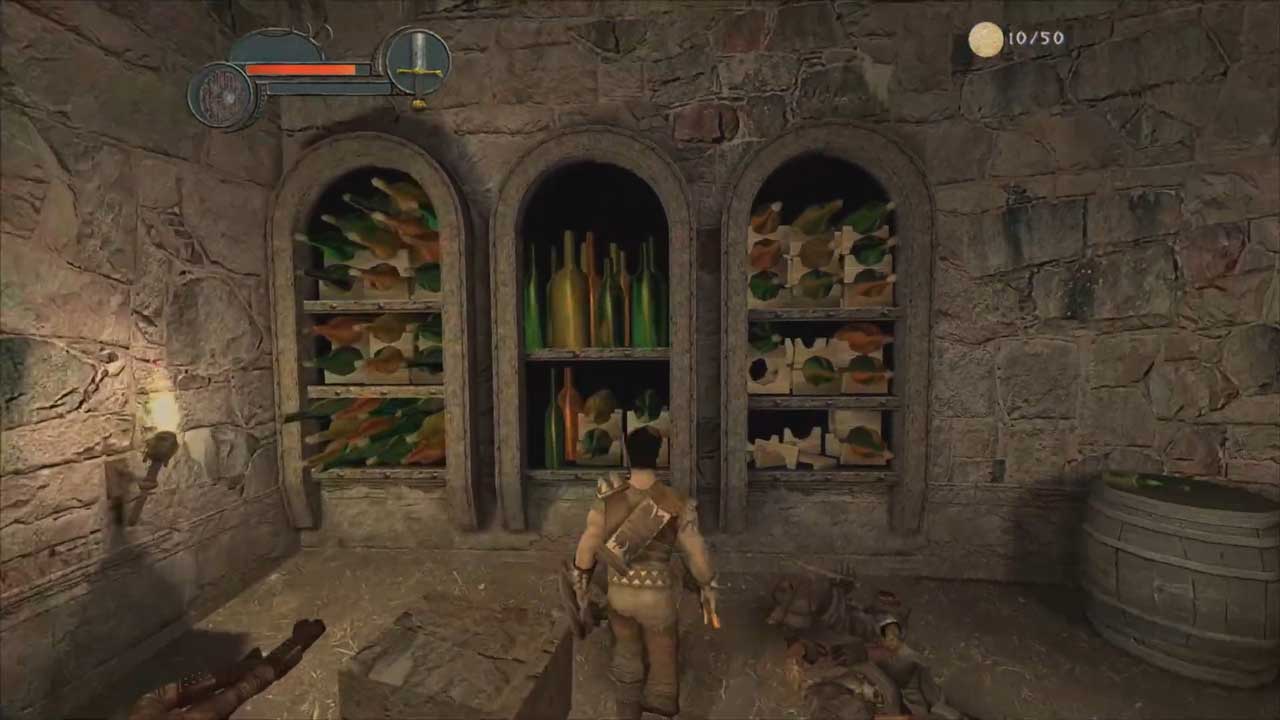Select the sword weapon icon
This screenshot has width=1280, height=720.
click(417, 62)
